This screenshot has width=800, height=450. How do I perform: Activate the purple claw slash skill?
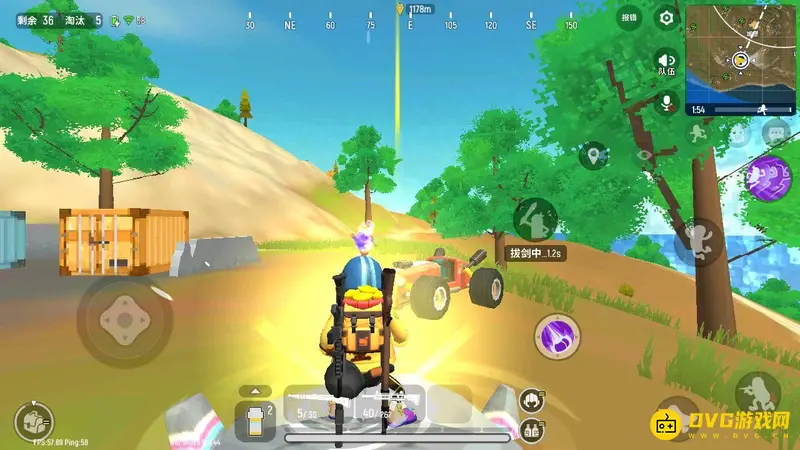(555, 336)
